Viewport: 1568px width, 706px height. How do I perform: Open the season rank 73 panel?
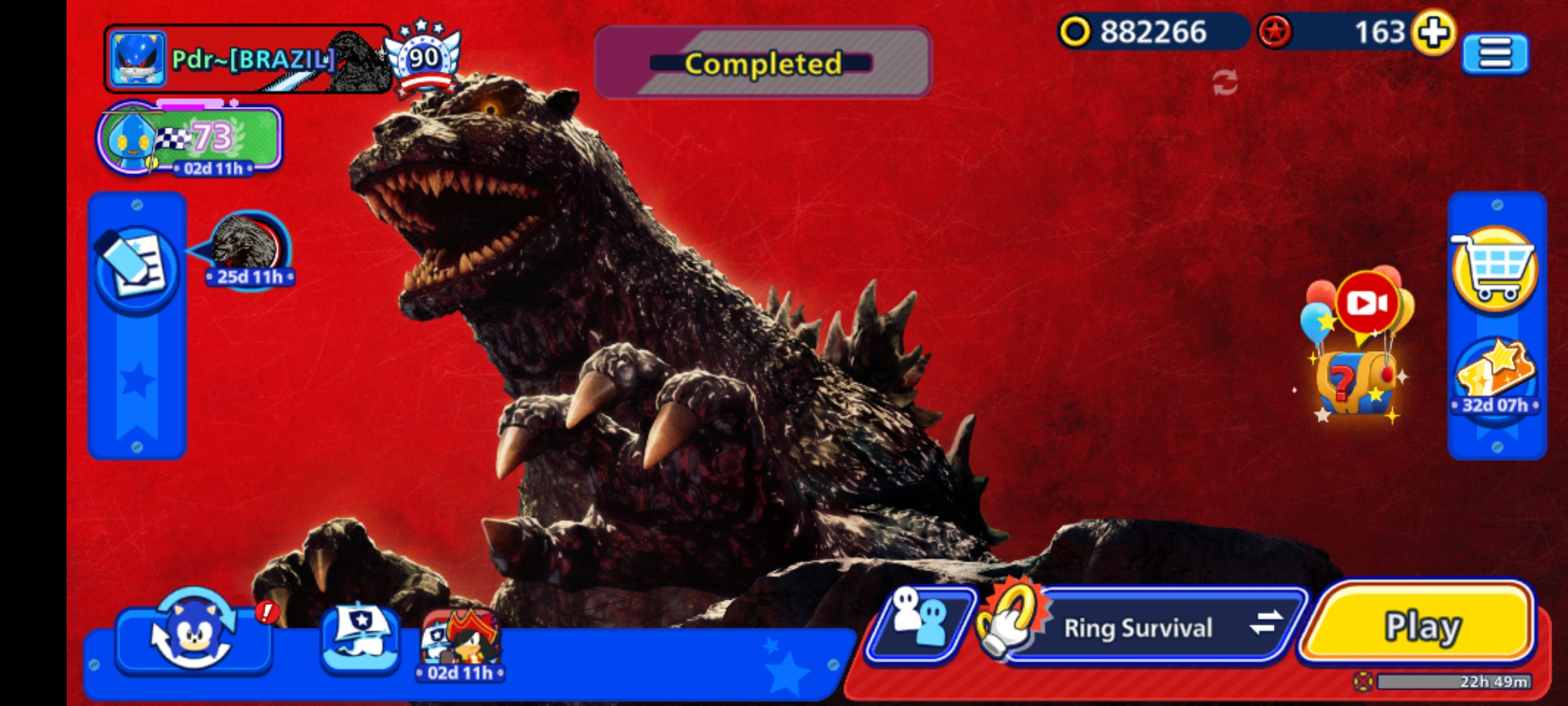click(x=191, y=139)
